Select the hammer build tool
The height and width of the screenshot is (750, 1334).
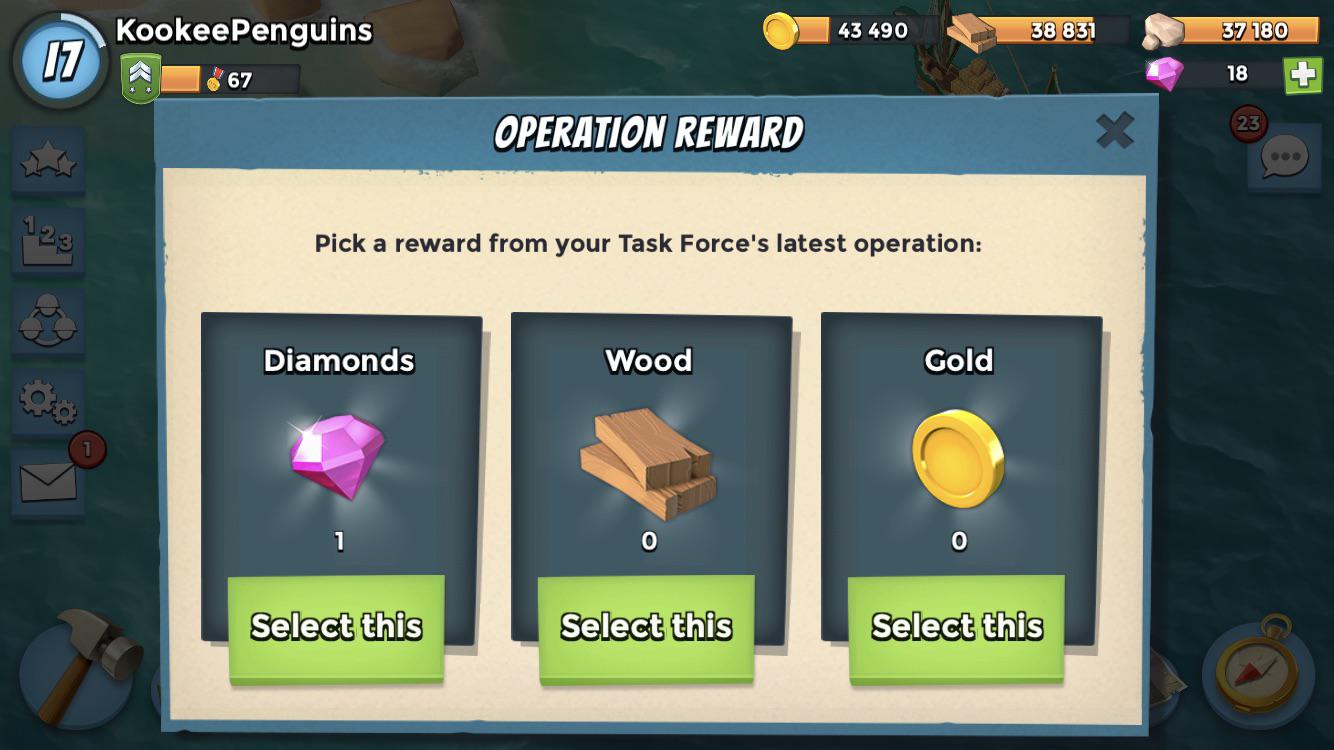tap(75, 675)
